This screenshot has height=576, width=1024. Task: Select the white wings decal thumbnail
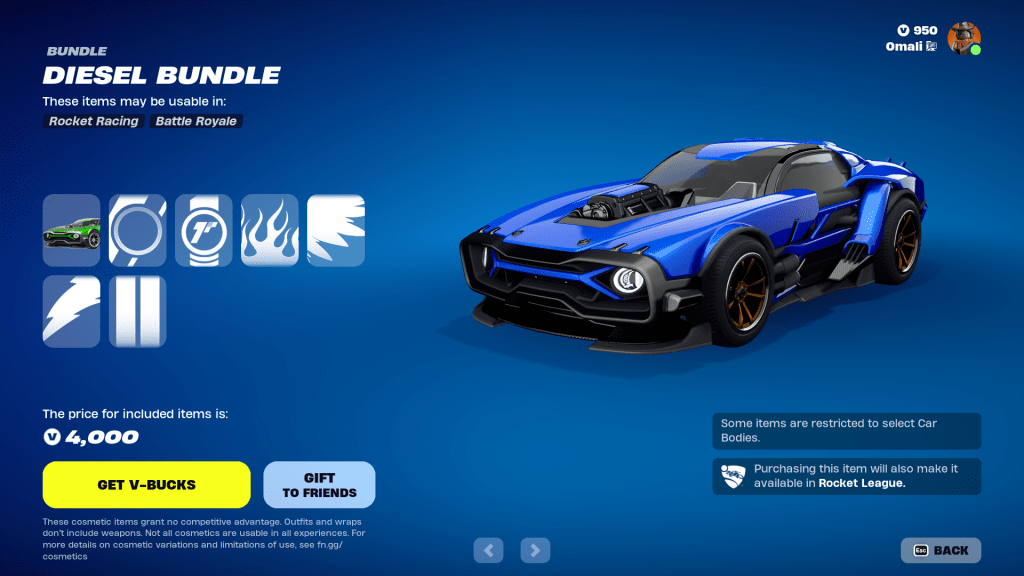pyautogui.click(x=336, y=230)
